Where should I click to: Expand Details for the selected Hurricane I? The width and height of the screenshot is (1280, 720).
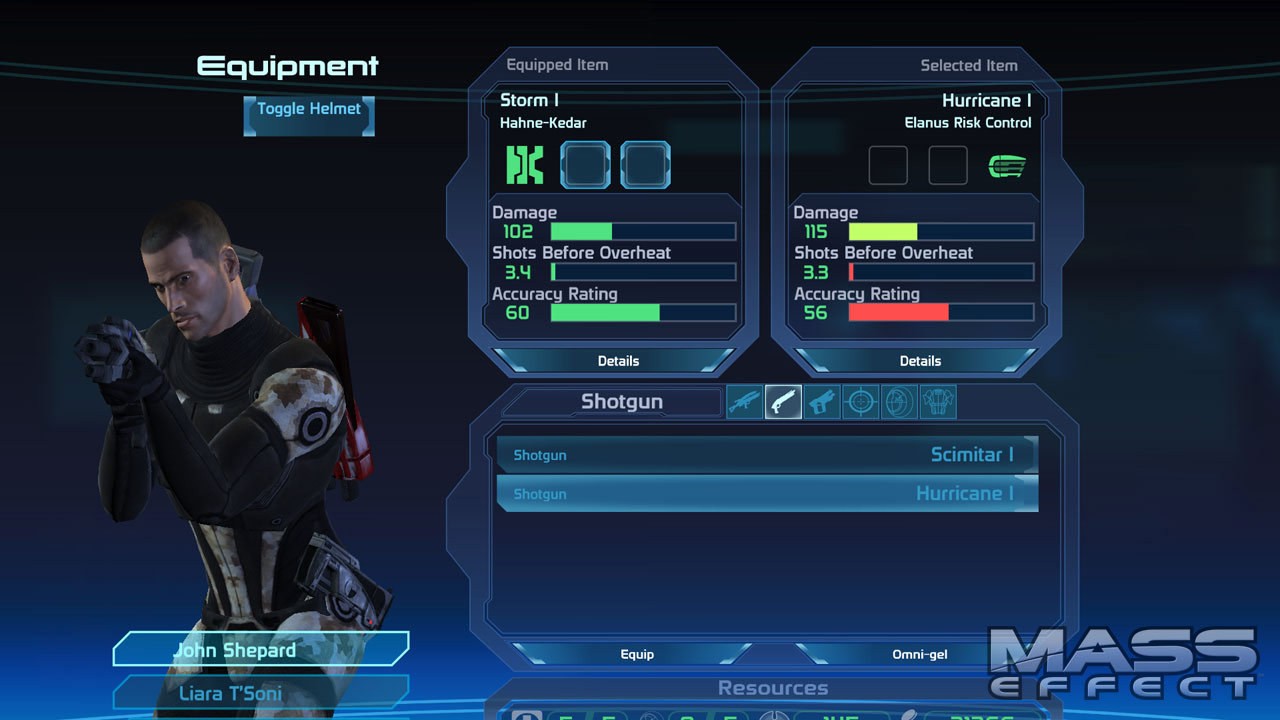coord(921,360)
